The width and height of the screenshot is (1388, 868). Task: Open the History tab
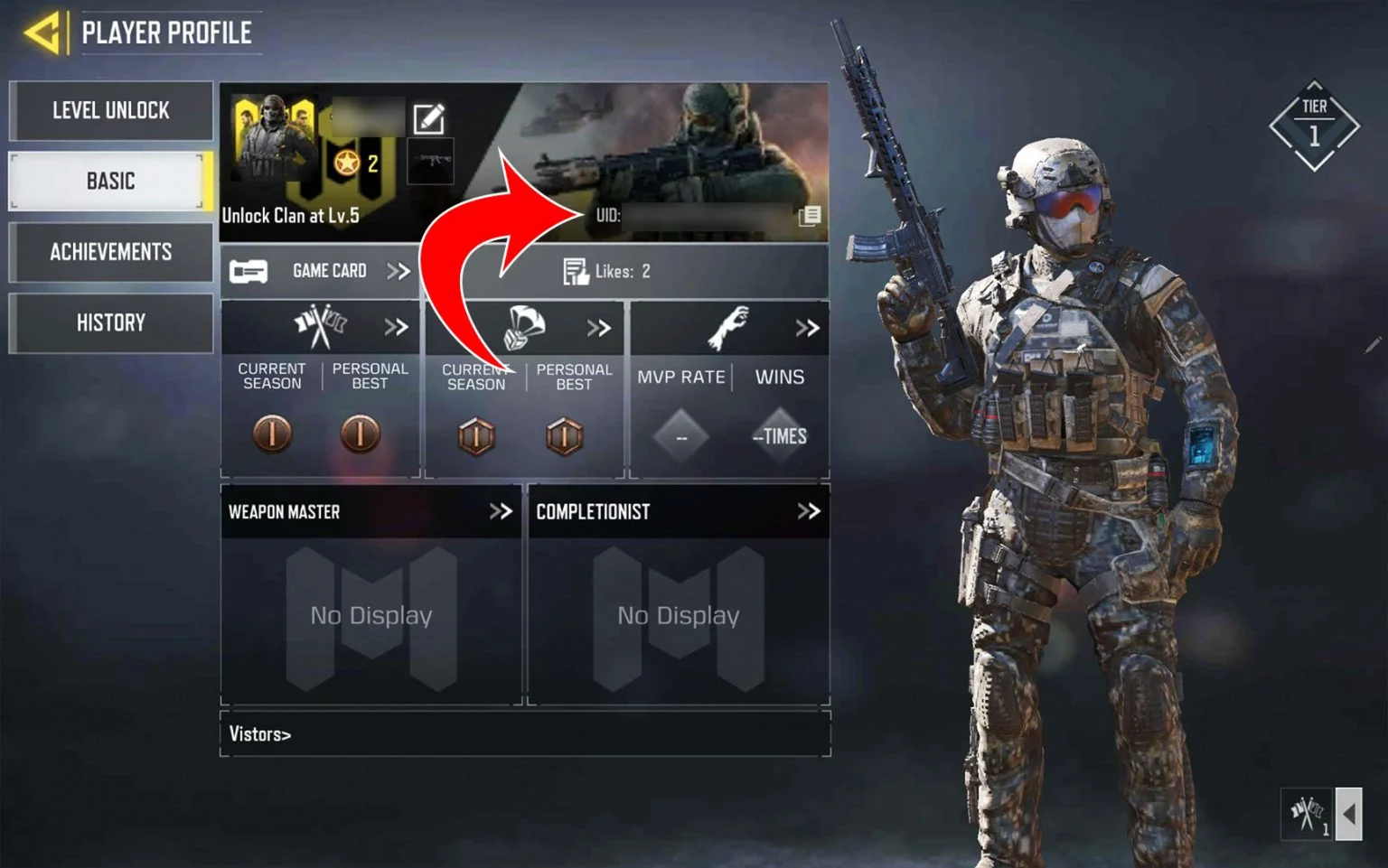point(111,322)
